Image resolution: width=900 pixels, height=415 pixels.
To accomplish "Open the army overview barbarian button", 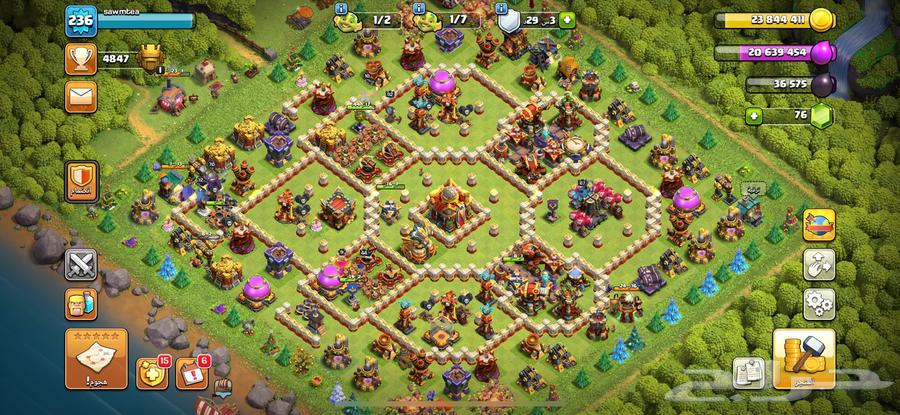I will [x=80, y=303].
